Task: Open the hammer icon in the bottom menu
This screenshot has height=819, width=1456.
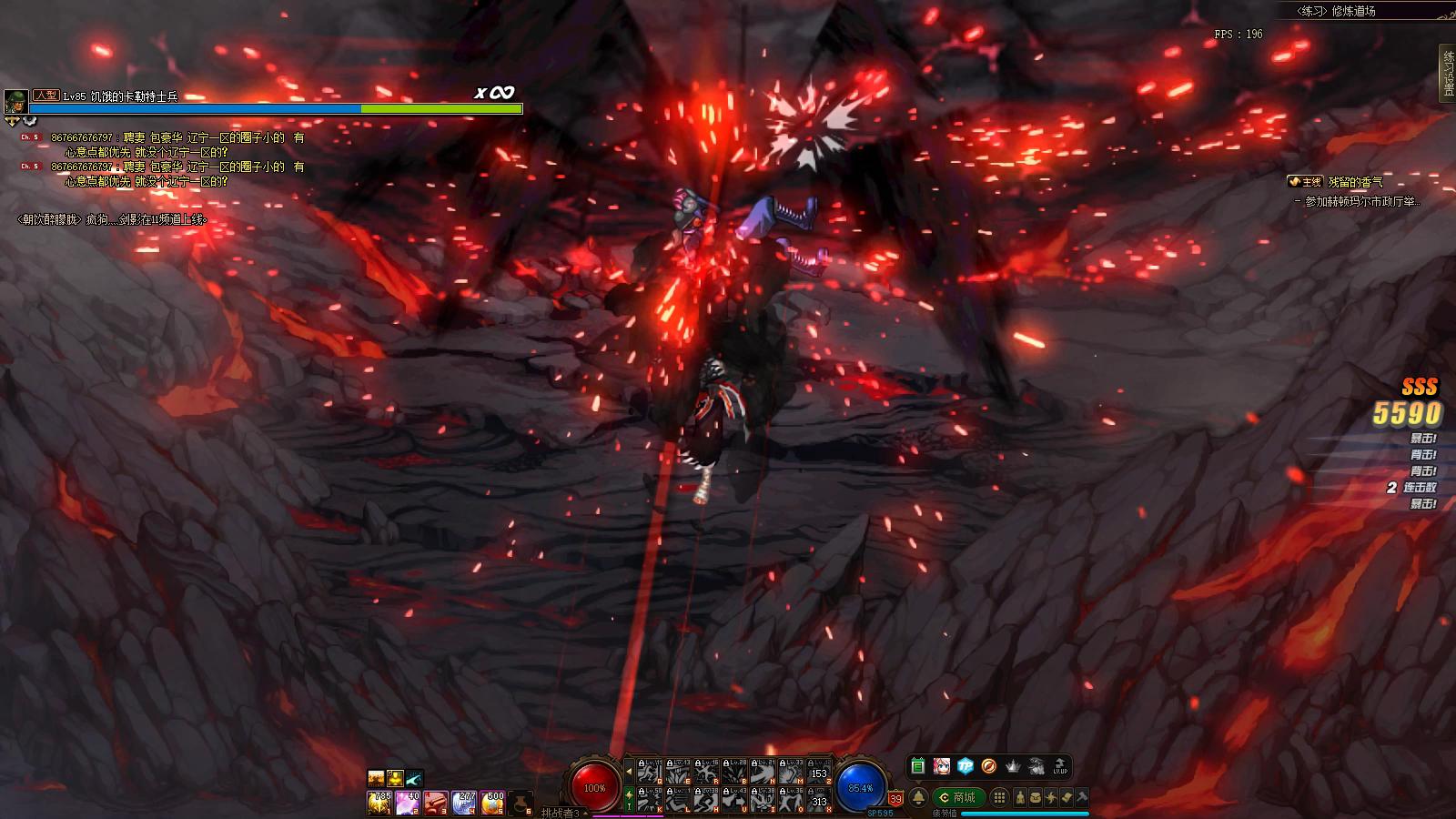Action: point(1082,797)
